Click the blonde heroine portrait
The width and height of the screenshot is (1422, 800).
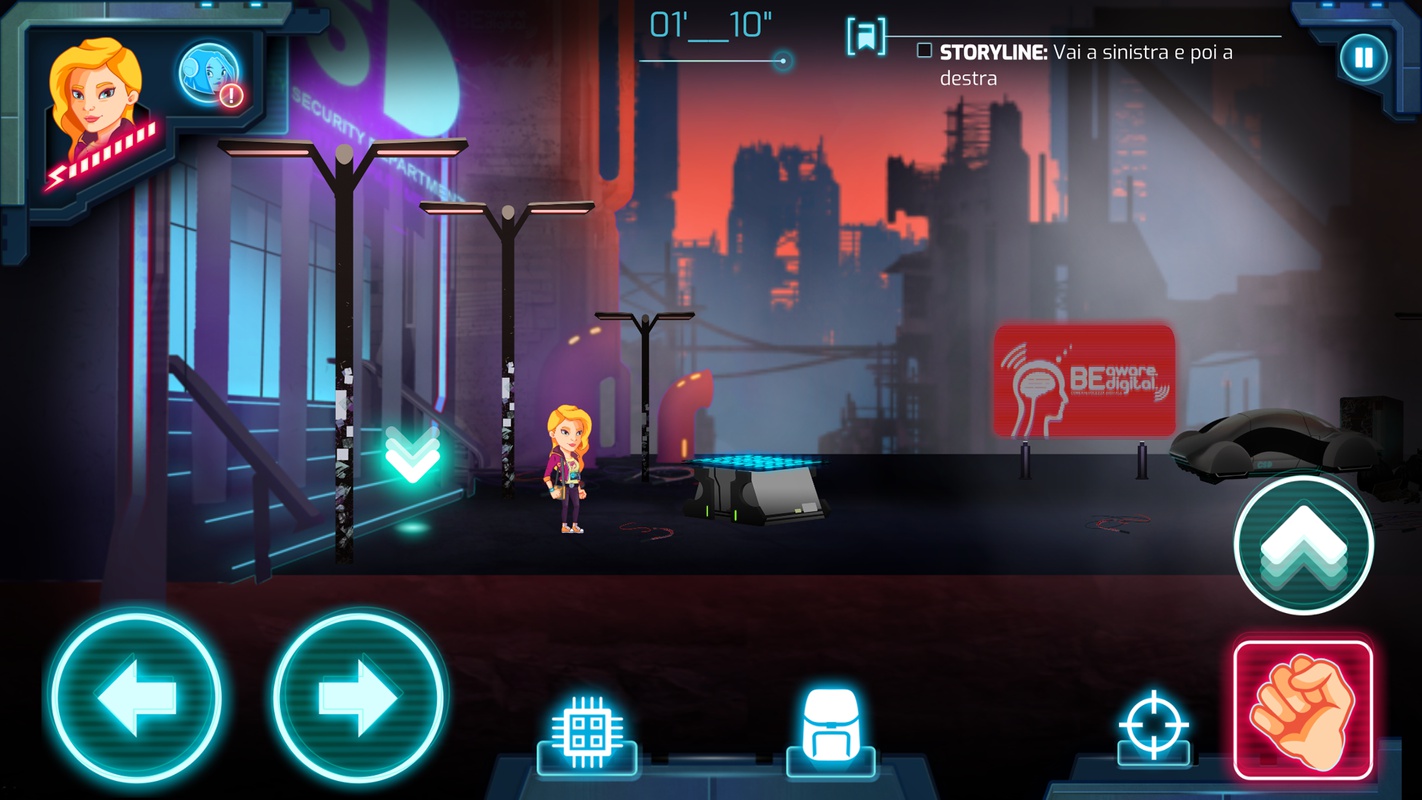(x=96, y=105)
